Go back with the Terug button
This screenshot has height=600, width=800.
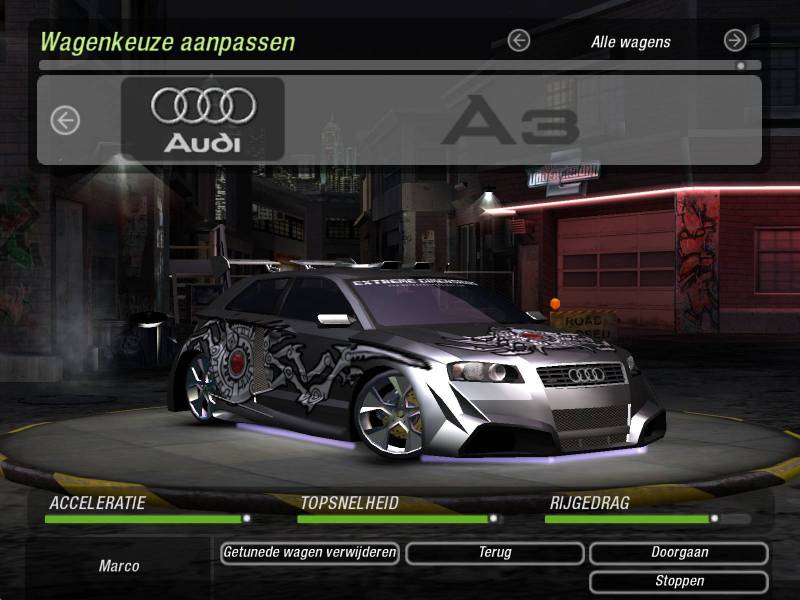(495, 553)
